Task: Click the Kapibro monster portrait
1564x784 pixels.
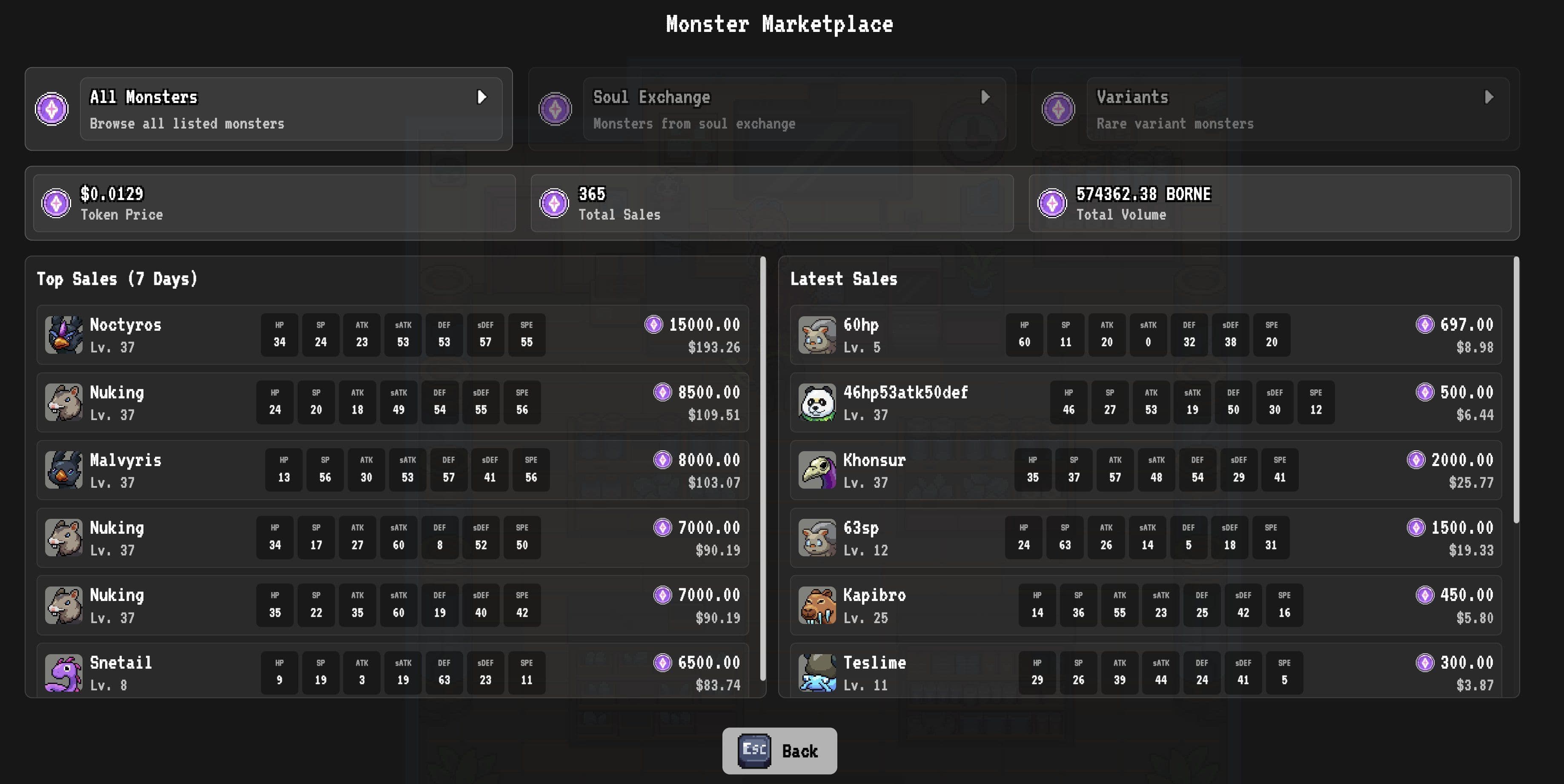Action: [x=817, y=605]
